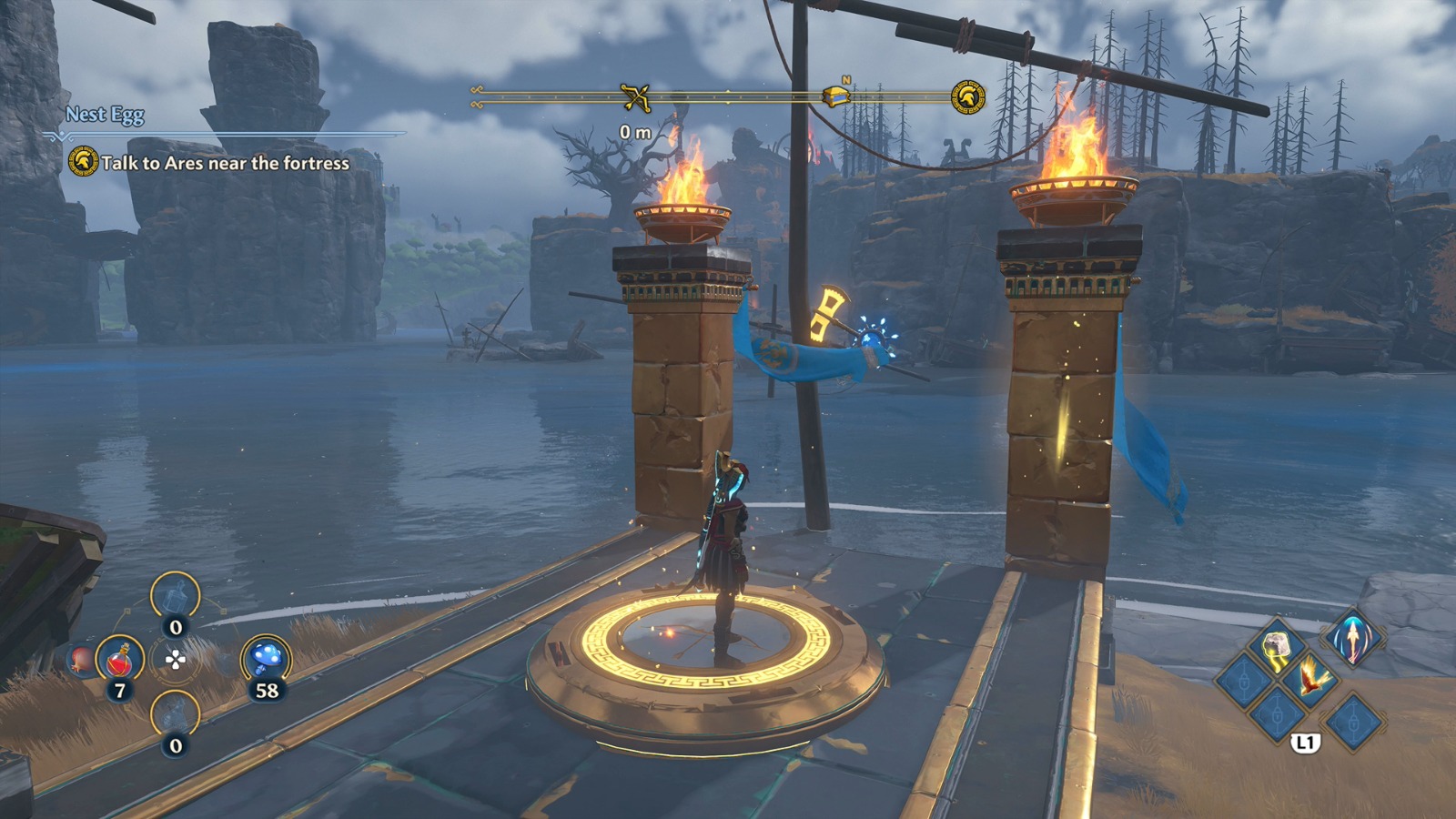This screenshot has width=1456, height=819.
Task: Click the d-pad icon at item wheel center
Action: pos(175,659)
